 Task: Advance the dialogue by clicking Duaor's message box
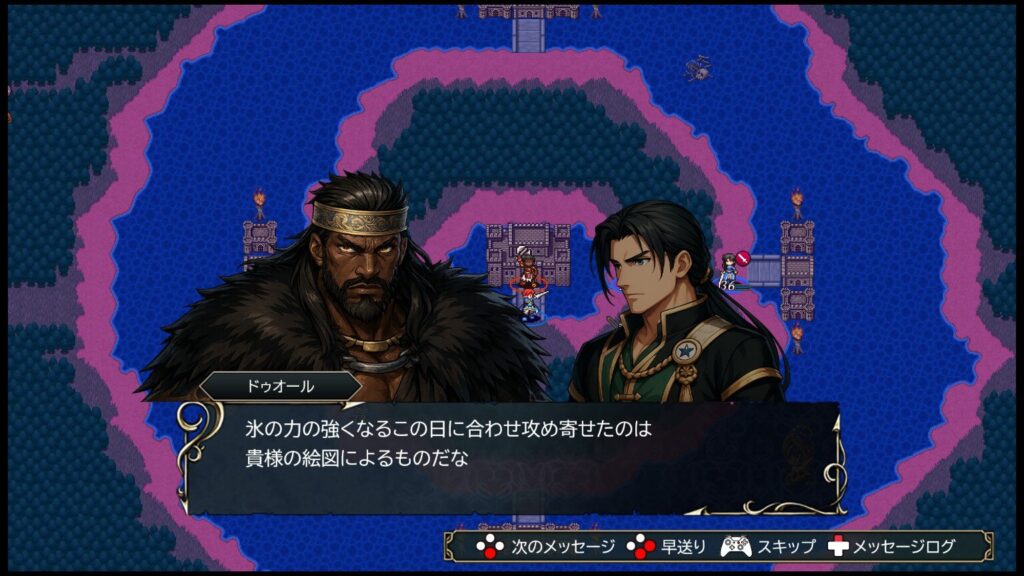click(512, 456)
